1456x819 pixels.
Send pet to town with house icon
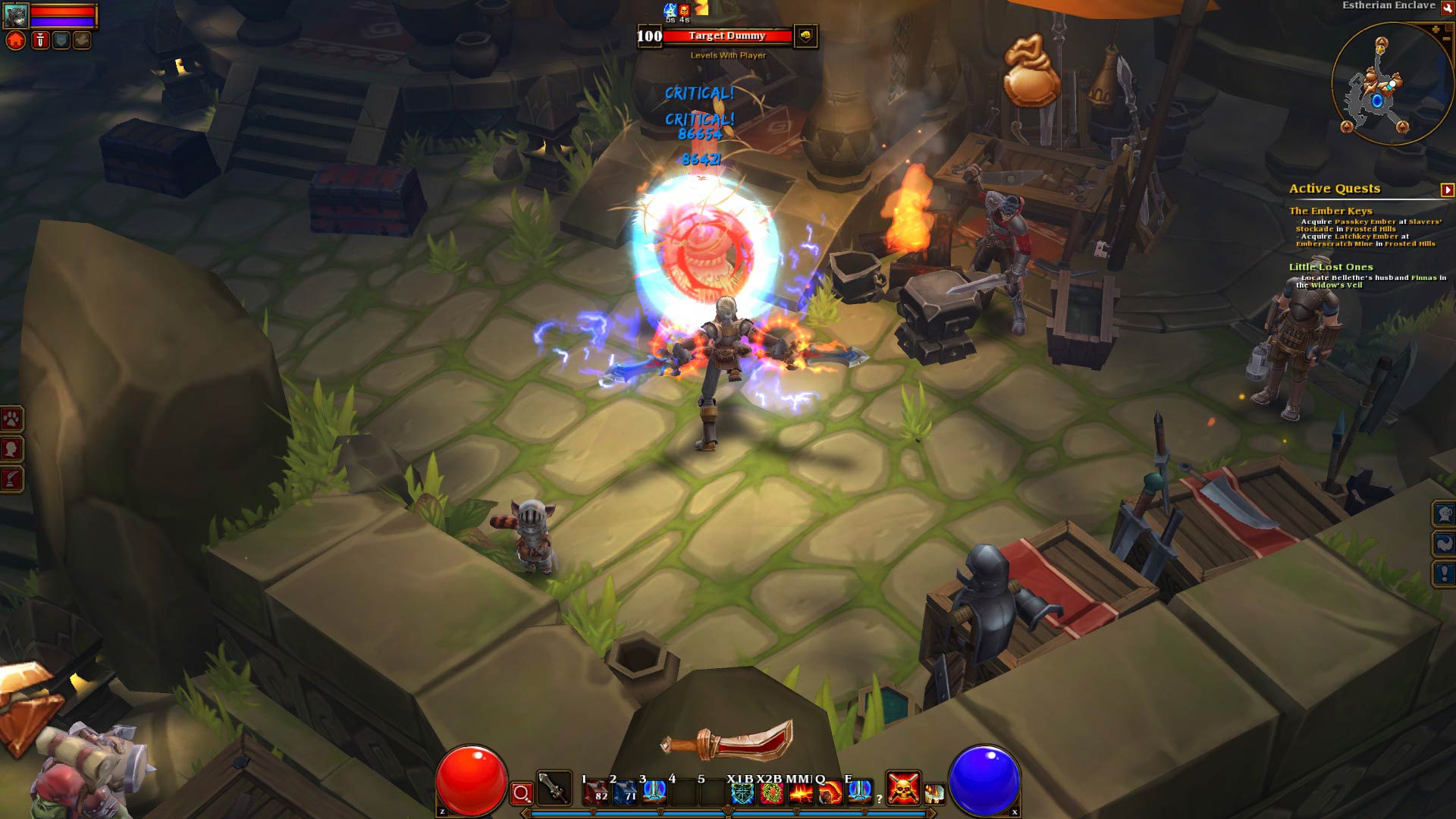click(x=16, y=41)
